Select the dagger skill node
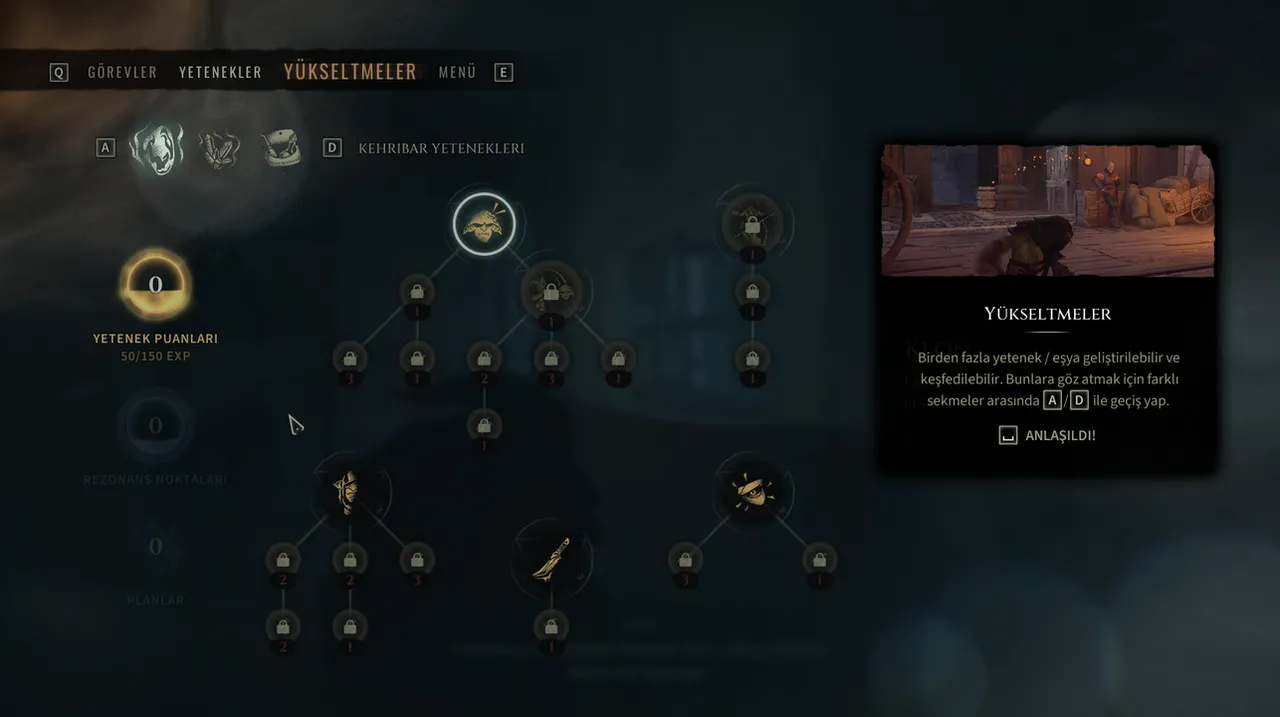Viewport: 1280px width, 717px height. [551, 558]
